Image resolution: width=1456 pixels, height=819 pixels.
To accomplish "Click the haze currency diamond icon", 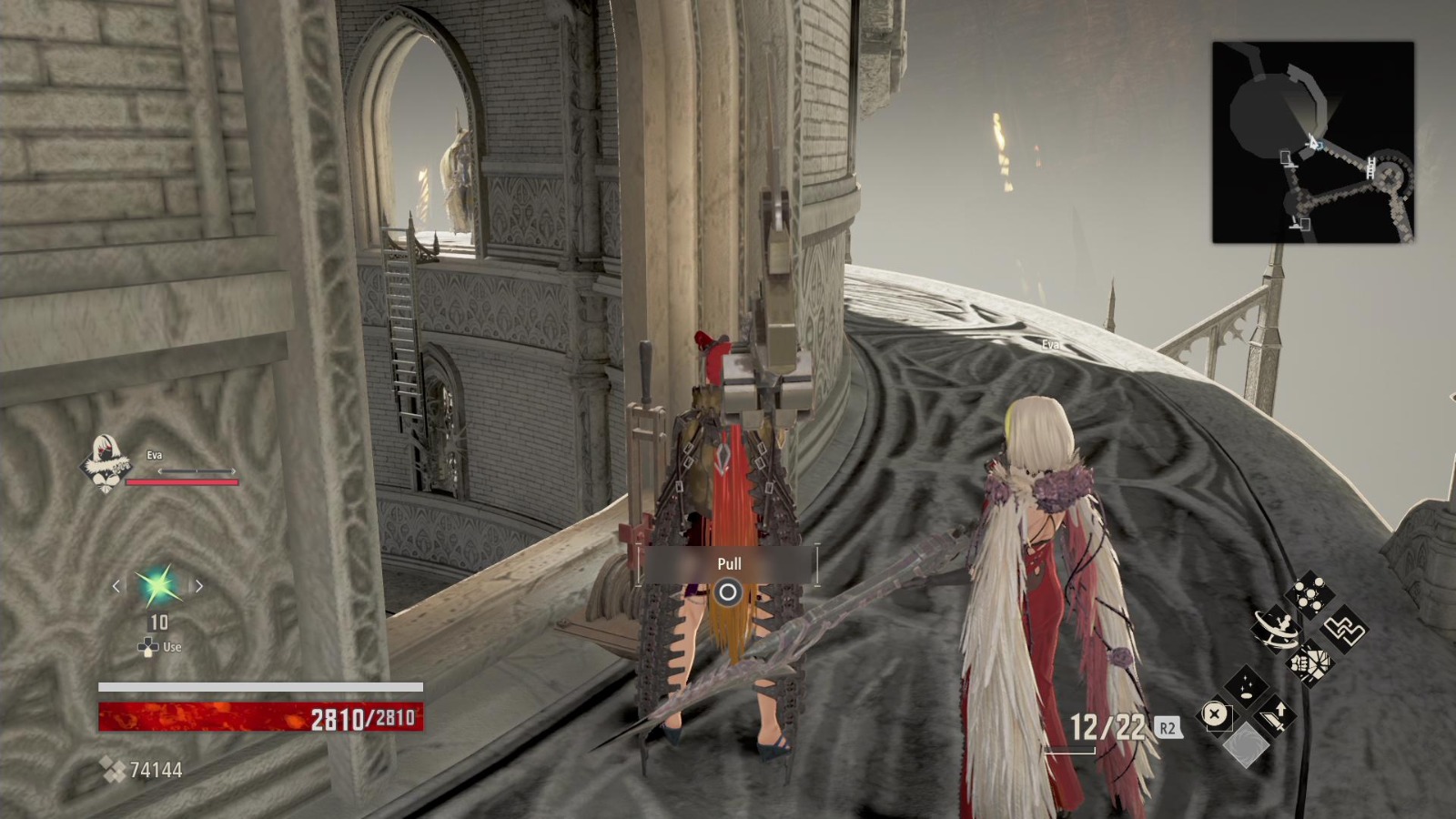I will click(x=114, y=769).
